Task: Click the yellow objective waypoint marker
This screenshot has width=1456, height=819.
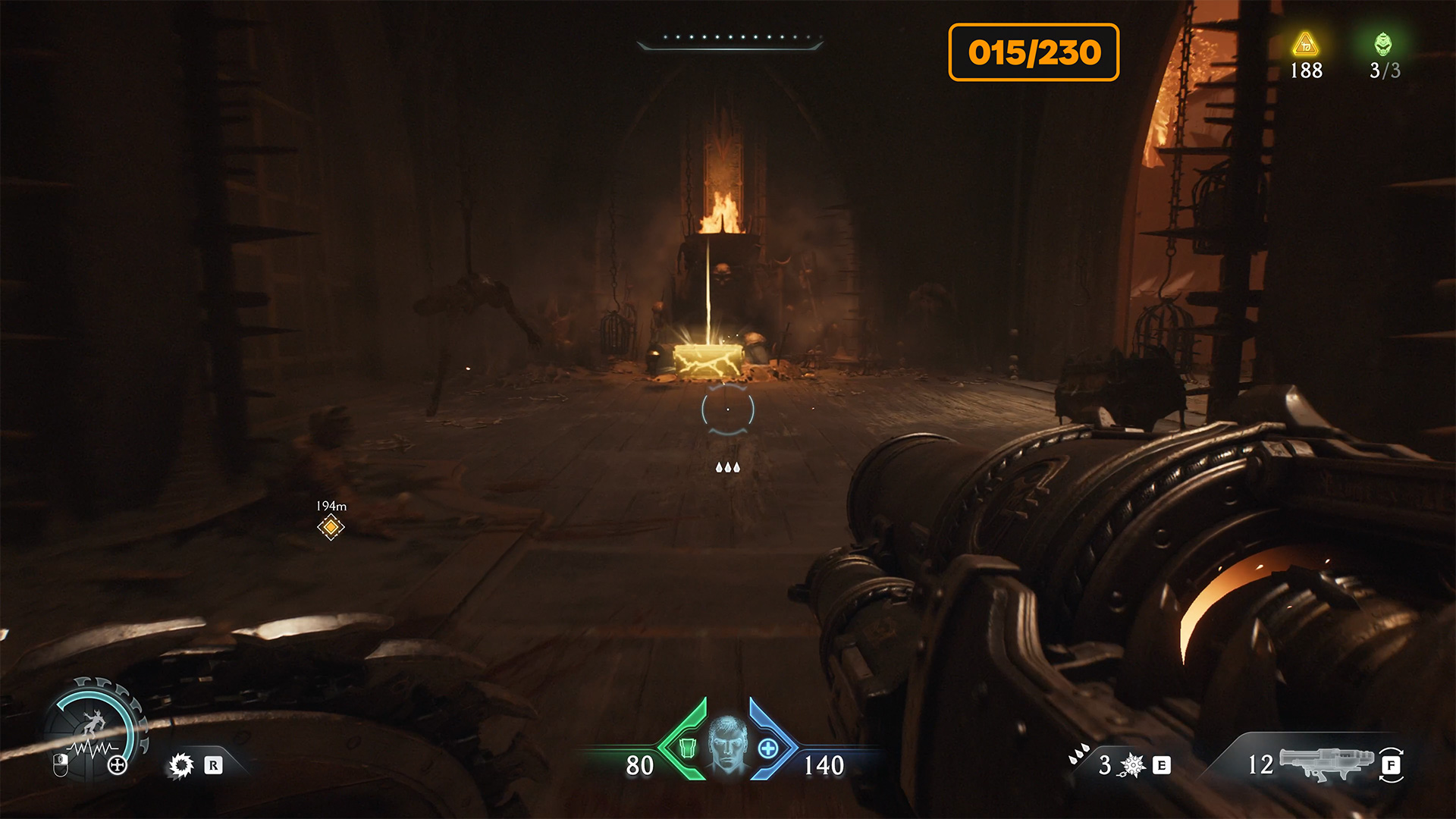Action: [x=331, y=526]
